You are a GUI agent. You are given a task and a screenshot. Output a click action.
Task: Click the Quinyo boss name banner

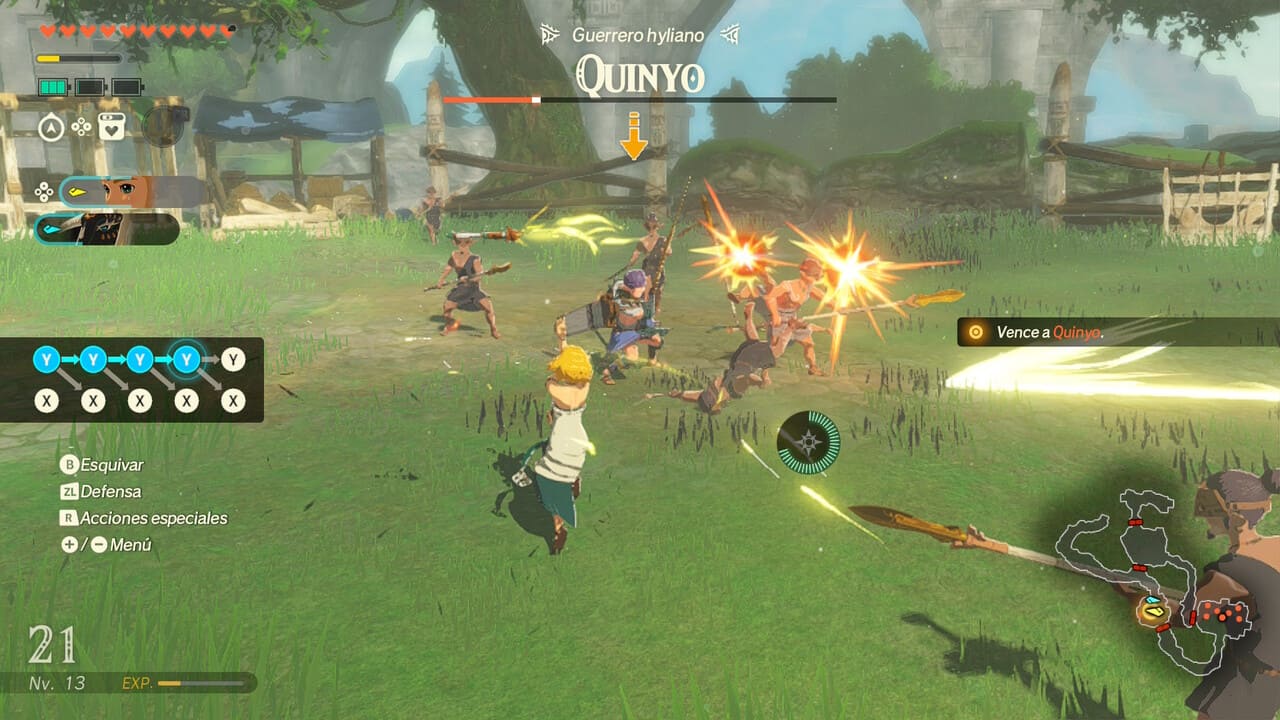[x=640, y=77]
